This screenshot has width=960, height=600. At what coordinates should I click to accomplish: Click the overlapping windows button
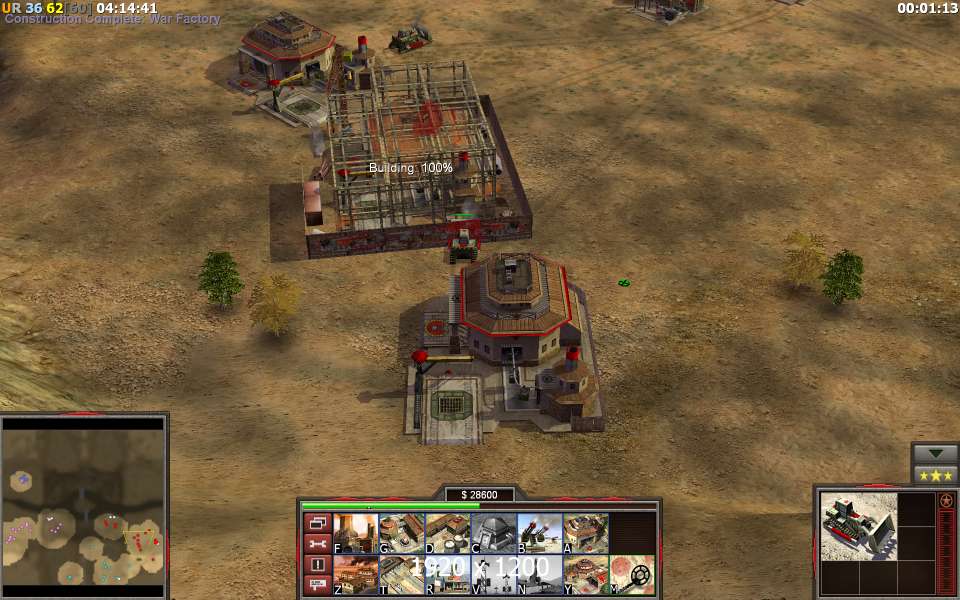(x=317, y=523)
